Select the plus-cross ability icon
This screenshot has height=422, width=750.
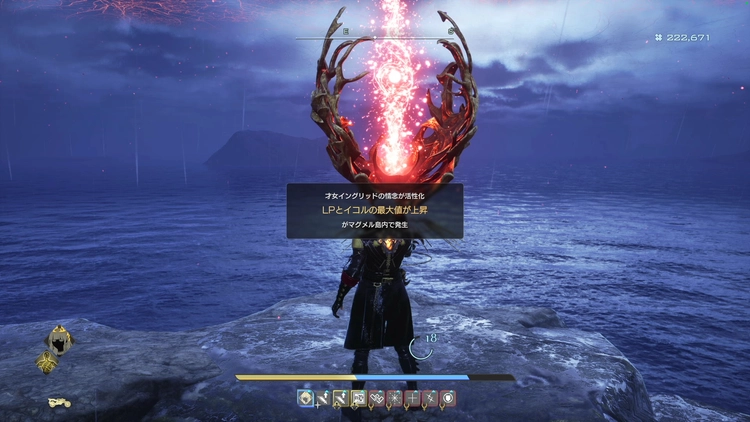click(411, 398)
